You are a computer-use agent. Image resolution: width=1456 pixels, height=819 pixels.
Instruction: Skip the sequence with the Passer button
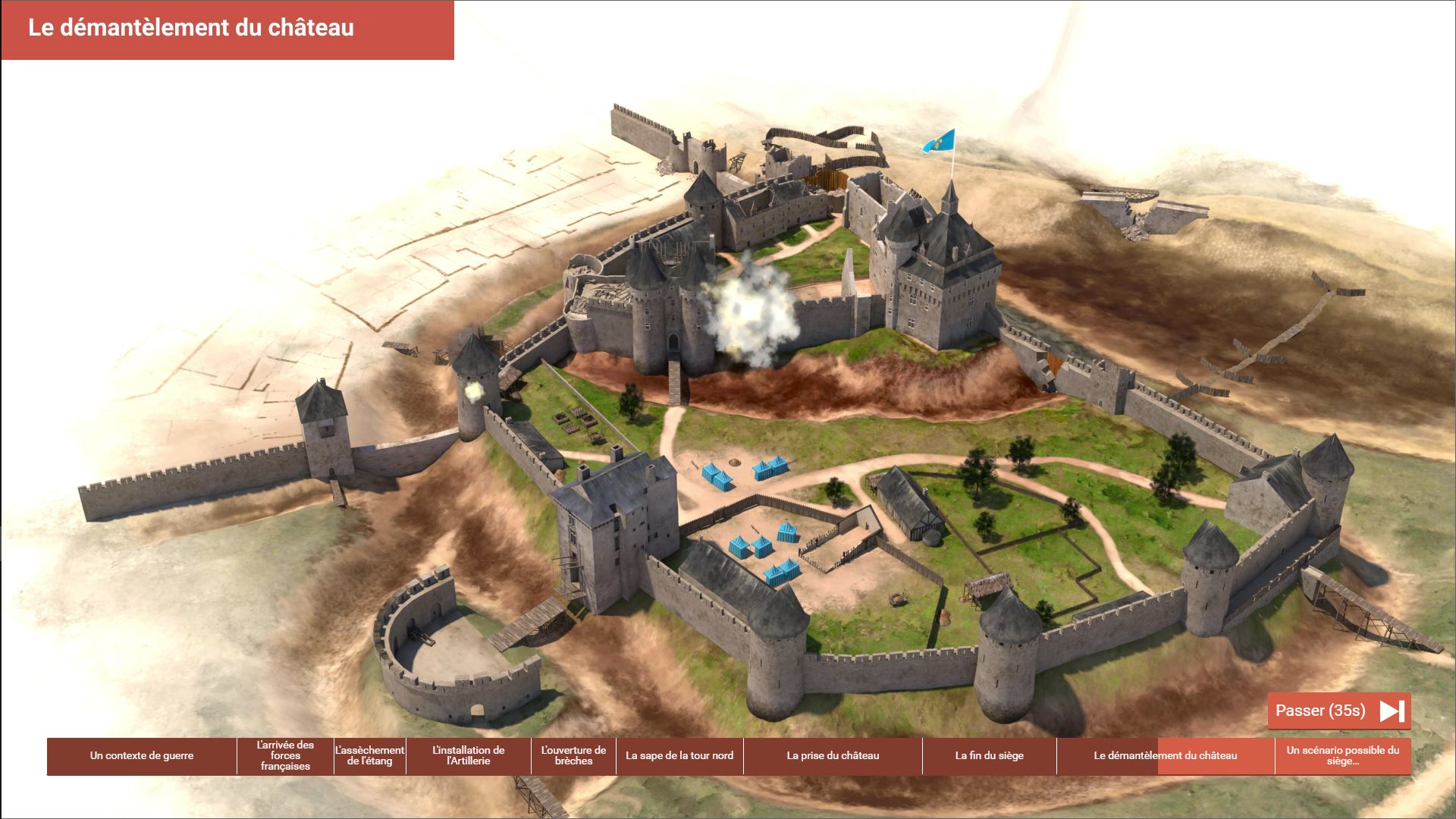pyautogui.click(x=1338, y=711)
